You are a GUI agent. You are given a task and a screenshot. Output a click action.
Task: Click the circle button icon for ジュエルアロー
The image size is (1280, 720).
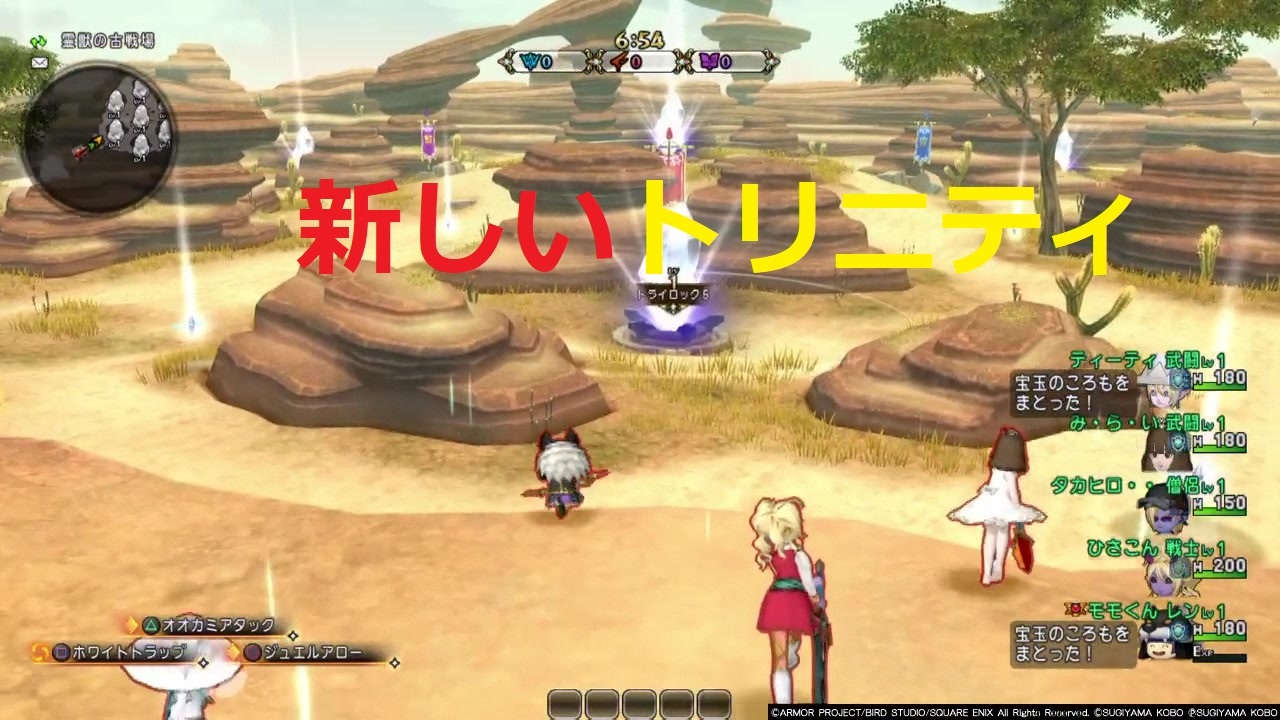[251, 651]
